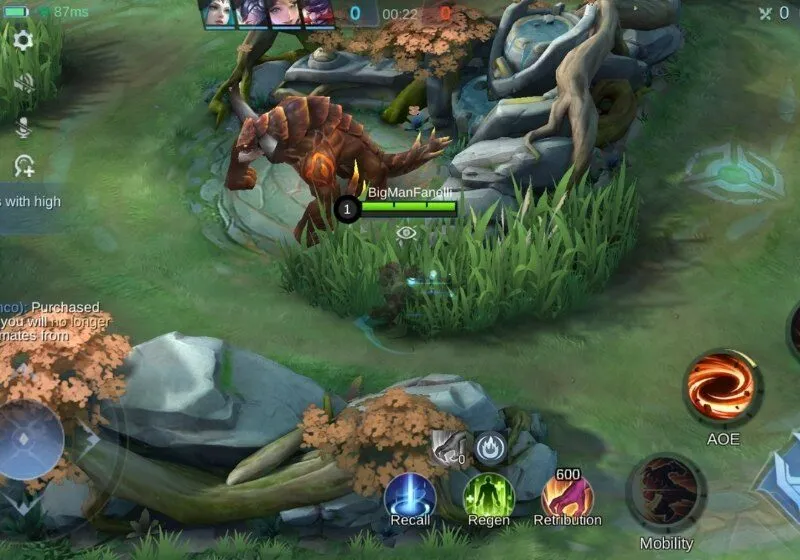Use the Mobility skill
The width and height of the screenshot is (800, 560).
pyautogui.click(x=666, y=492)
